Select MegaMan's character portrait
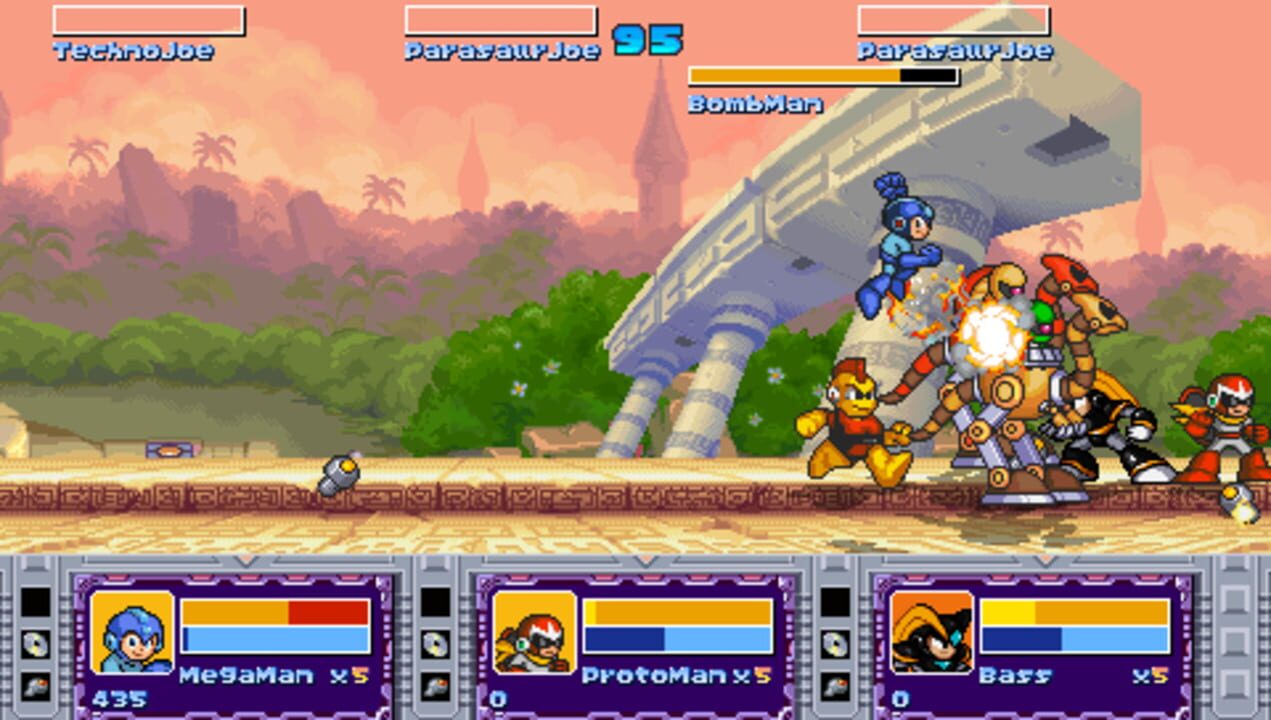Viewport: 1271px width, 720px height. 131,632
